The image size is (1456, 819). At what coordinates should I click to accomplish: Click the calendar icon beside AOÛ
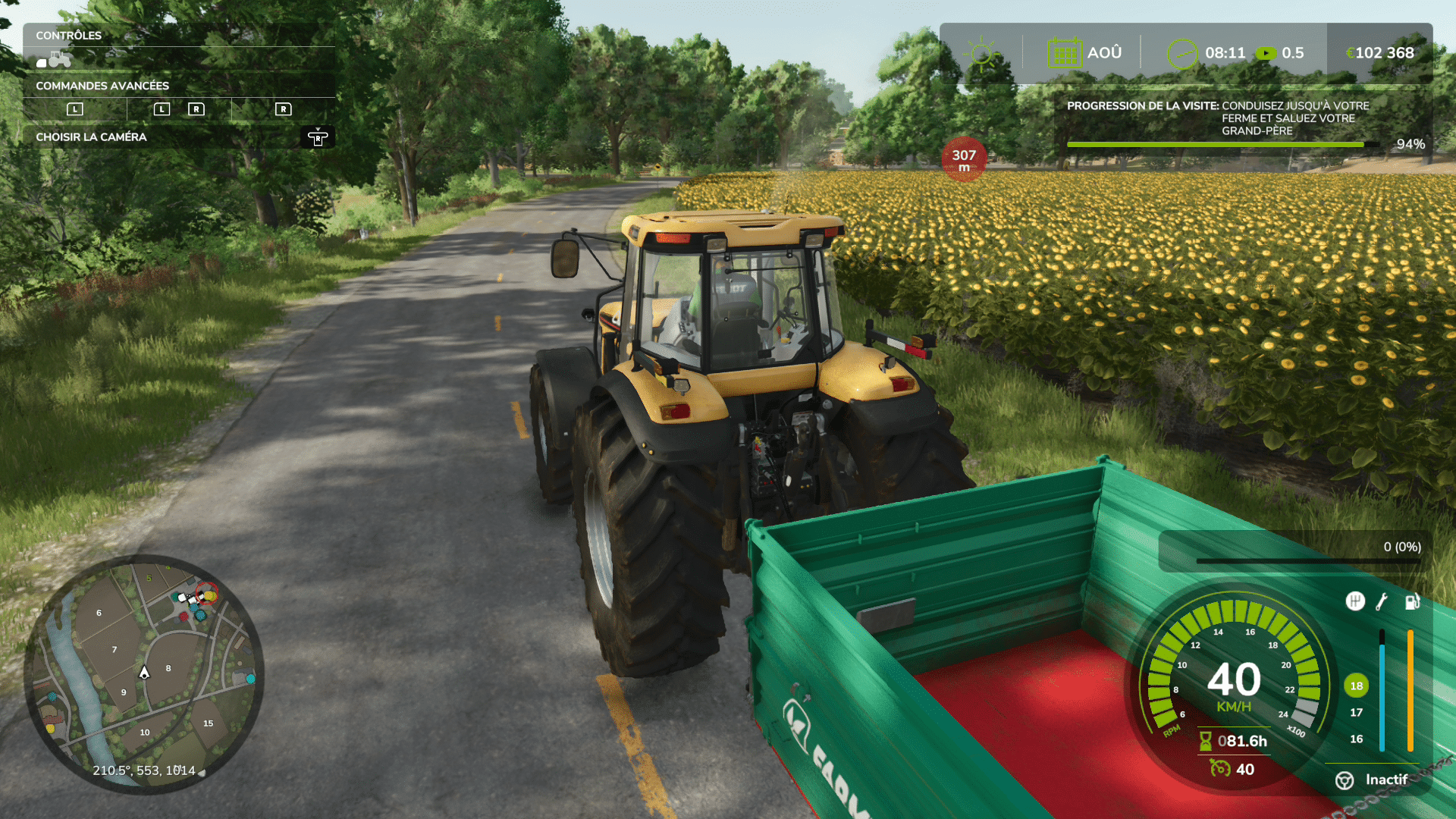tap(1064, 54)
